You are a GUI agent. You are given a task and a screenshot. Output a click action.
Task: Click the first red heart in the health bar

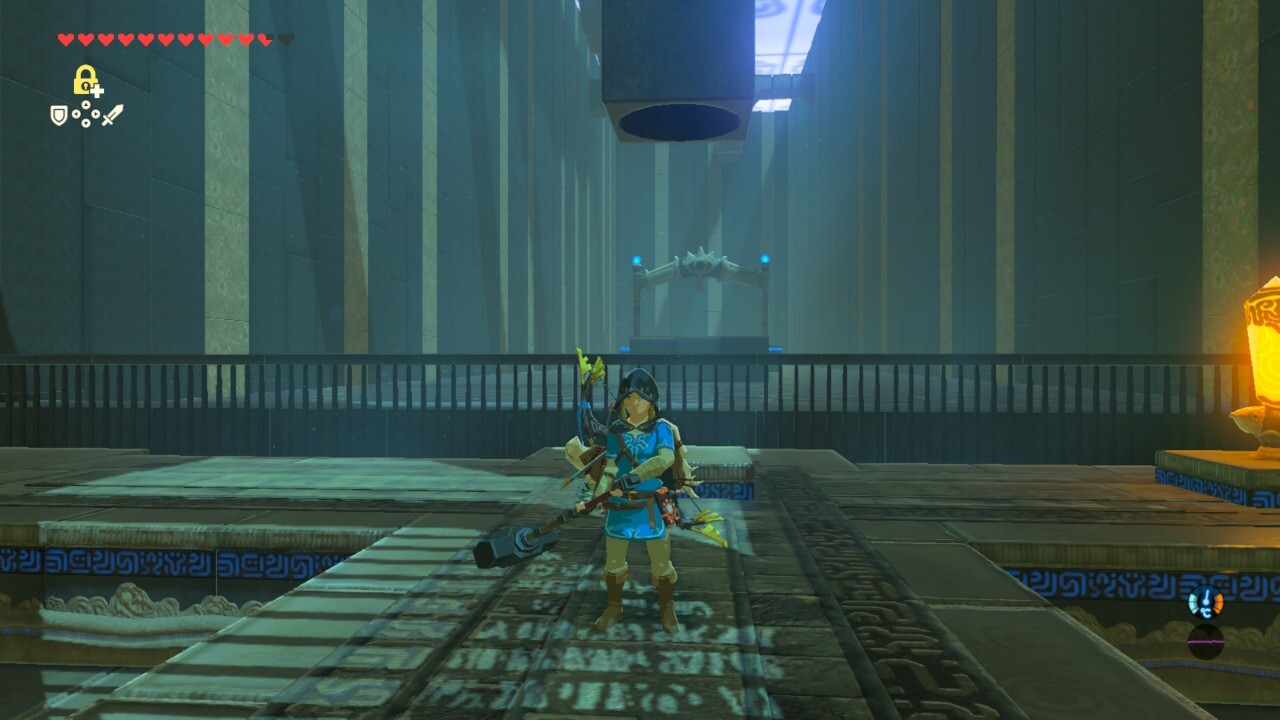[x=66, y=39]
